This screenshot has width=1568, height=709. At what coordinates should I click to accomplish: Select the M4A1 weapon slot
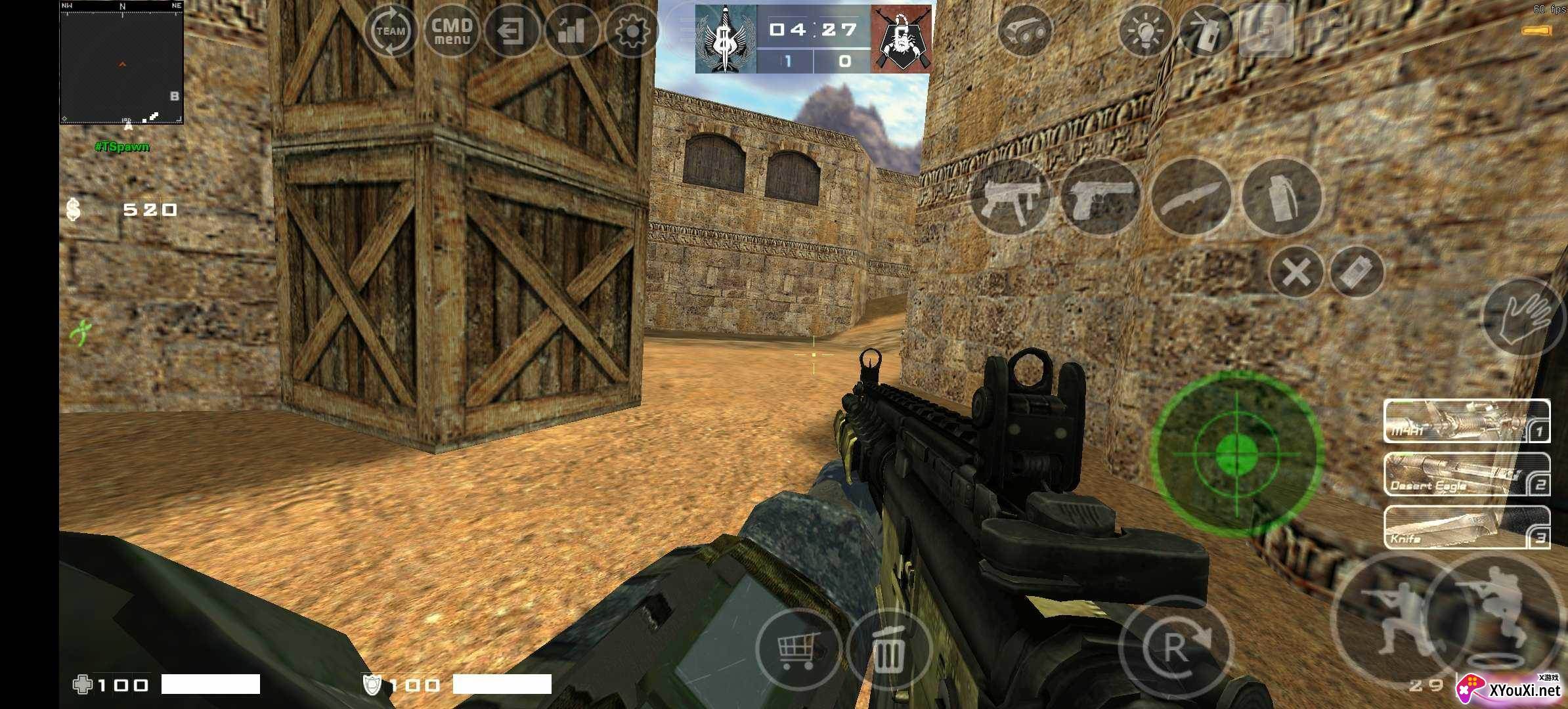[x=1466, y=421]
